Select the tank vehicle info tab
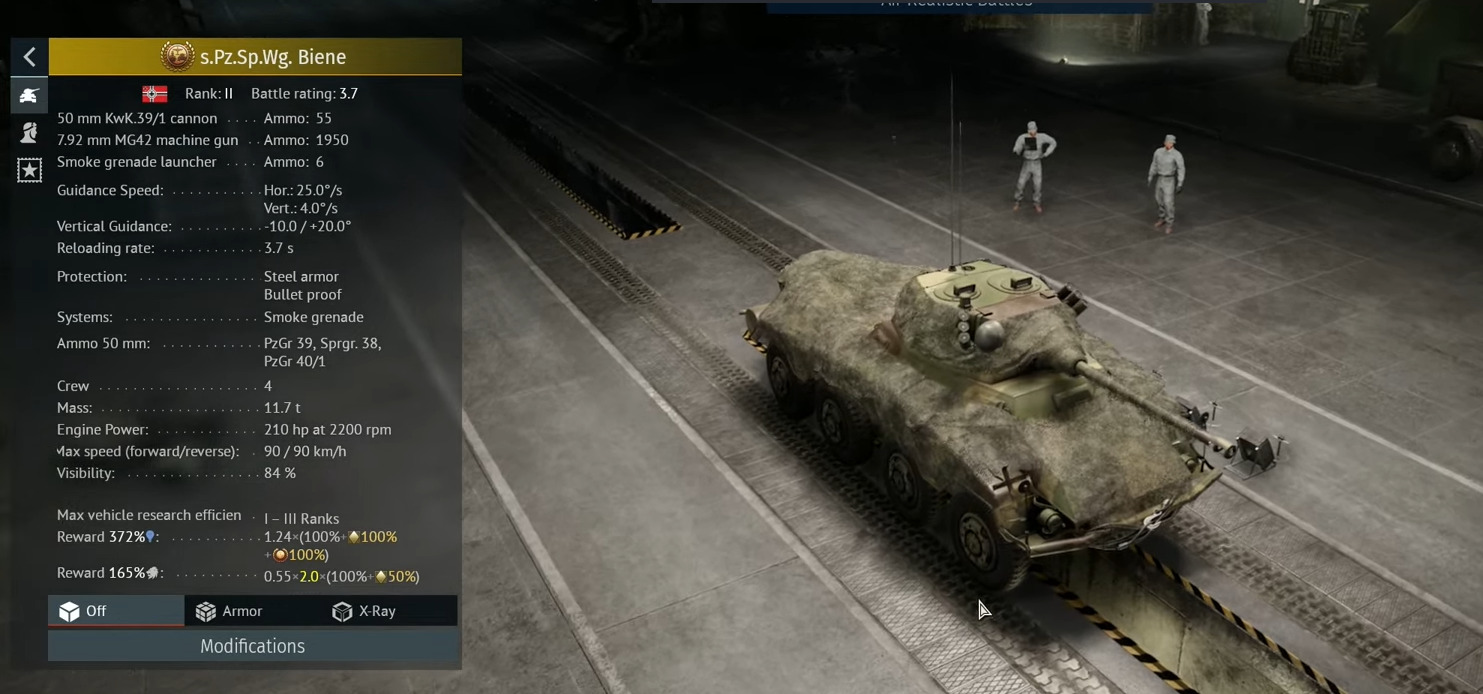Viewport: 1483px width, 694px height. (x=29, y=95)
